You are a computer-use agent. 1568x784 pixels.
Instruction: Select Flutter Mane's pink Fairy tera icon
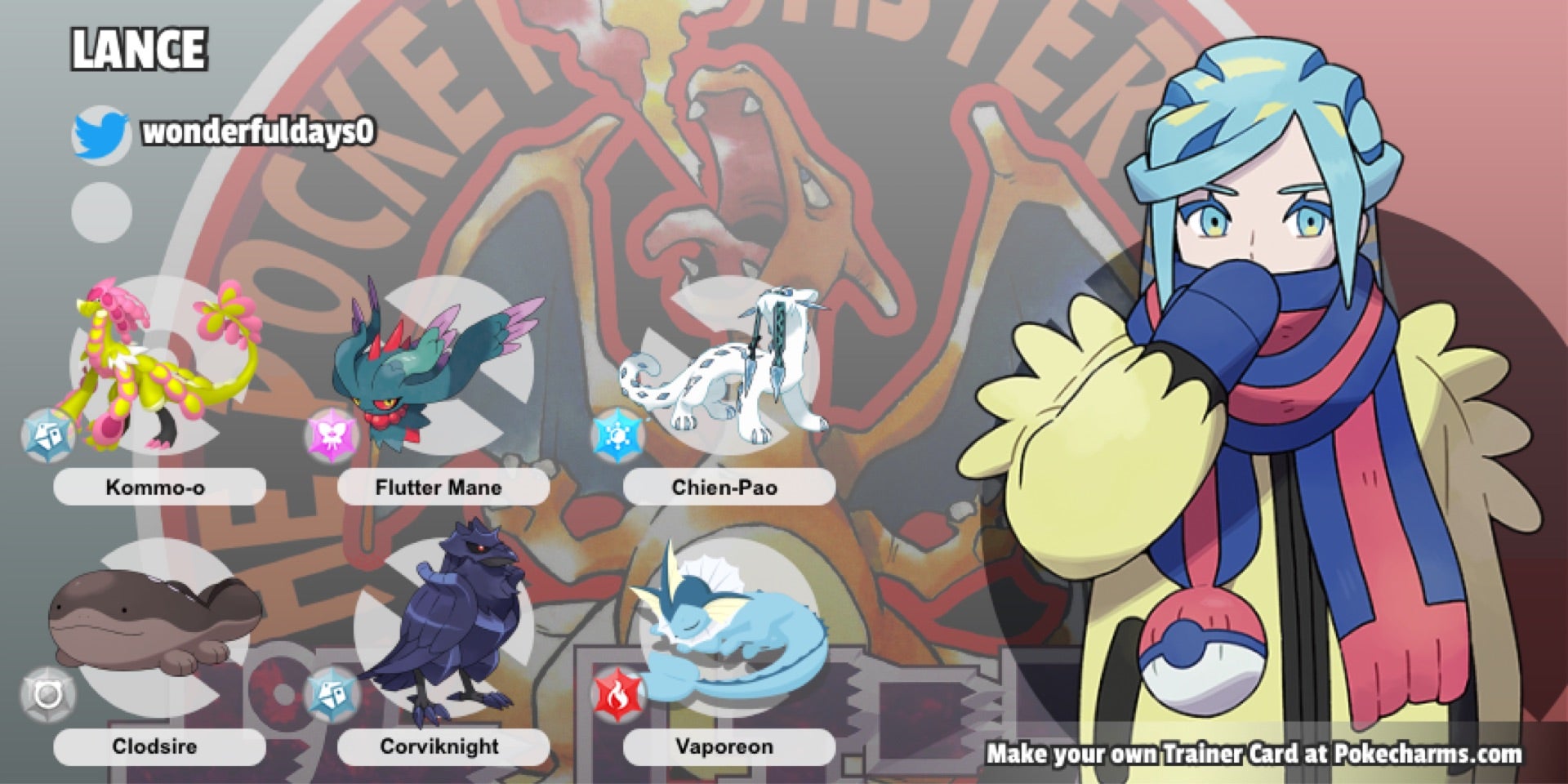(332, 435)
